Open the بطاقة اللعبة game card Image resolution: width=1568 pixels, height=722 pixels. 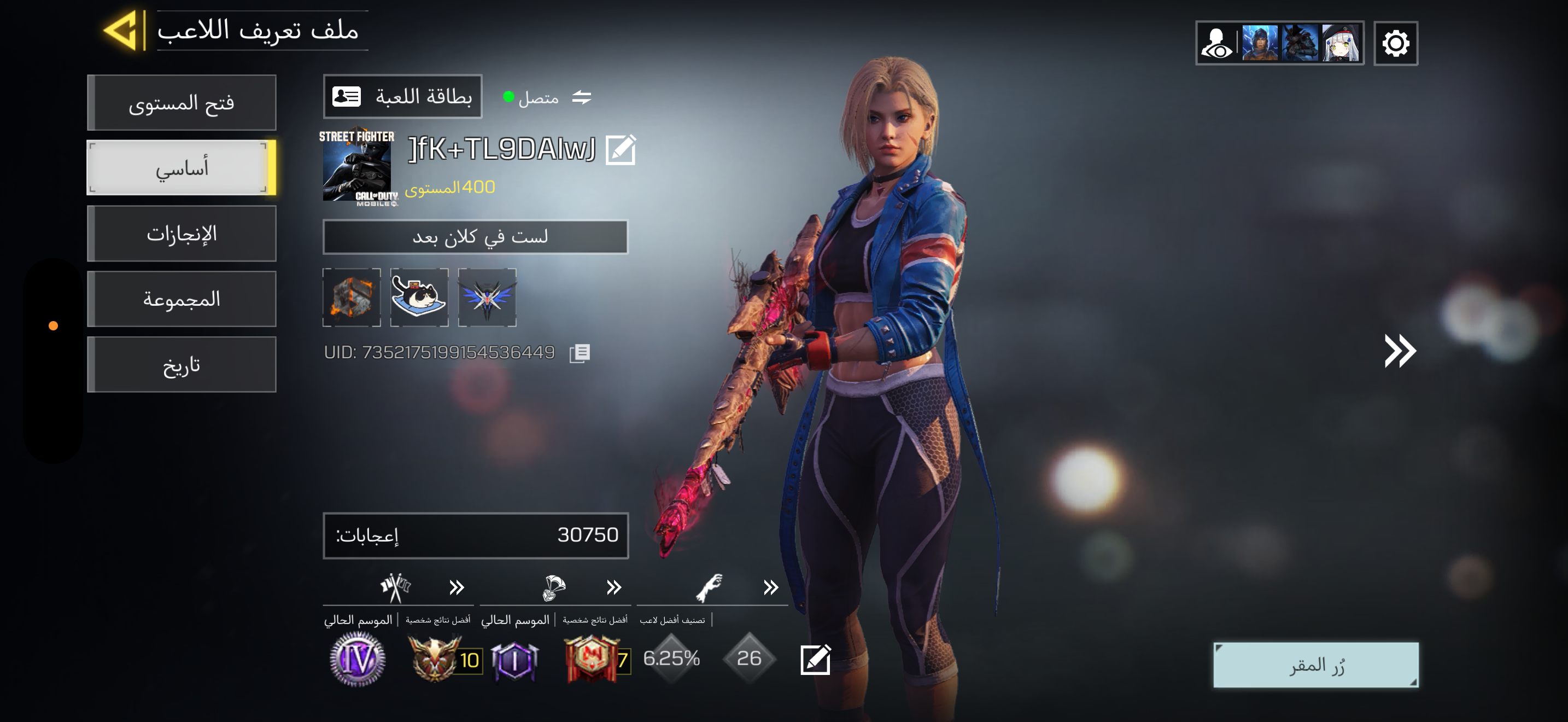(x=402, y=97)
